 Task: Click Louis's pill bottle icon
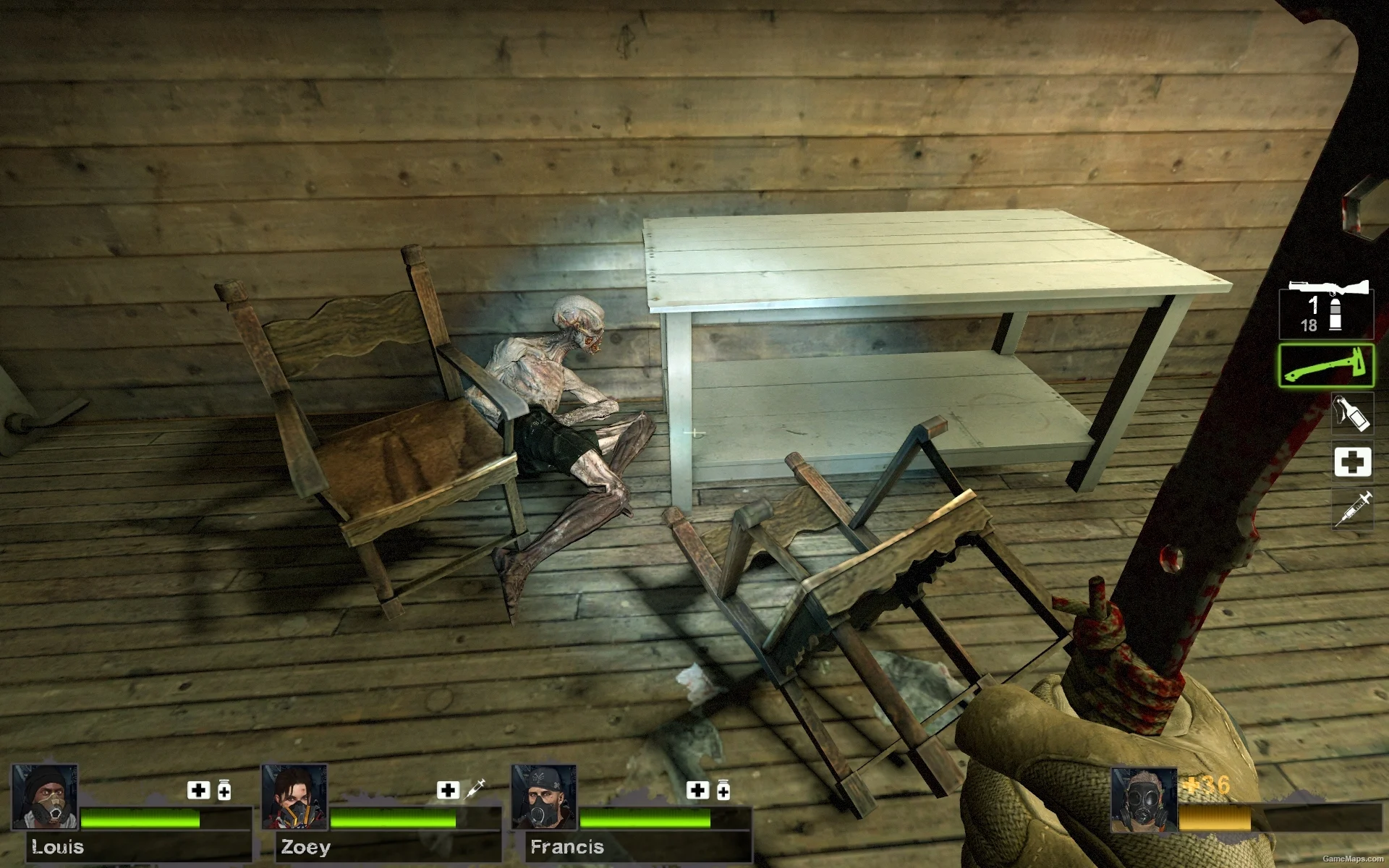(x=224, y=791)
